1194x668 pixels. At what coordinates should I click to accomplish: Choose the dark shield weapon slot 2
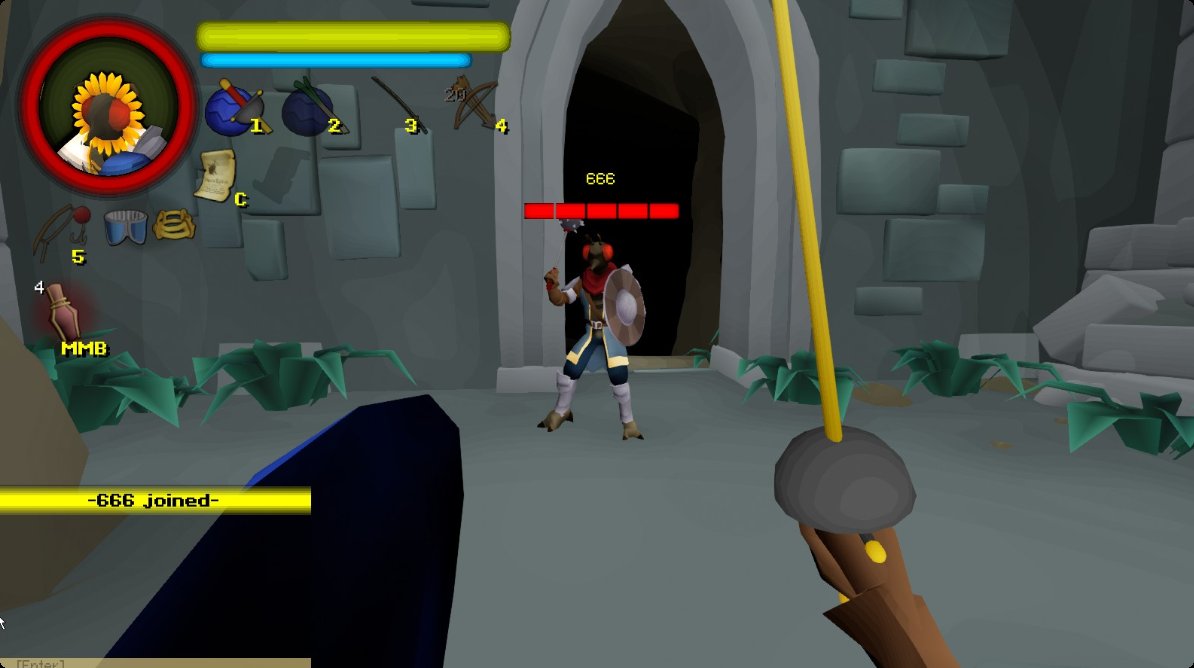click(x=308, y=108)
